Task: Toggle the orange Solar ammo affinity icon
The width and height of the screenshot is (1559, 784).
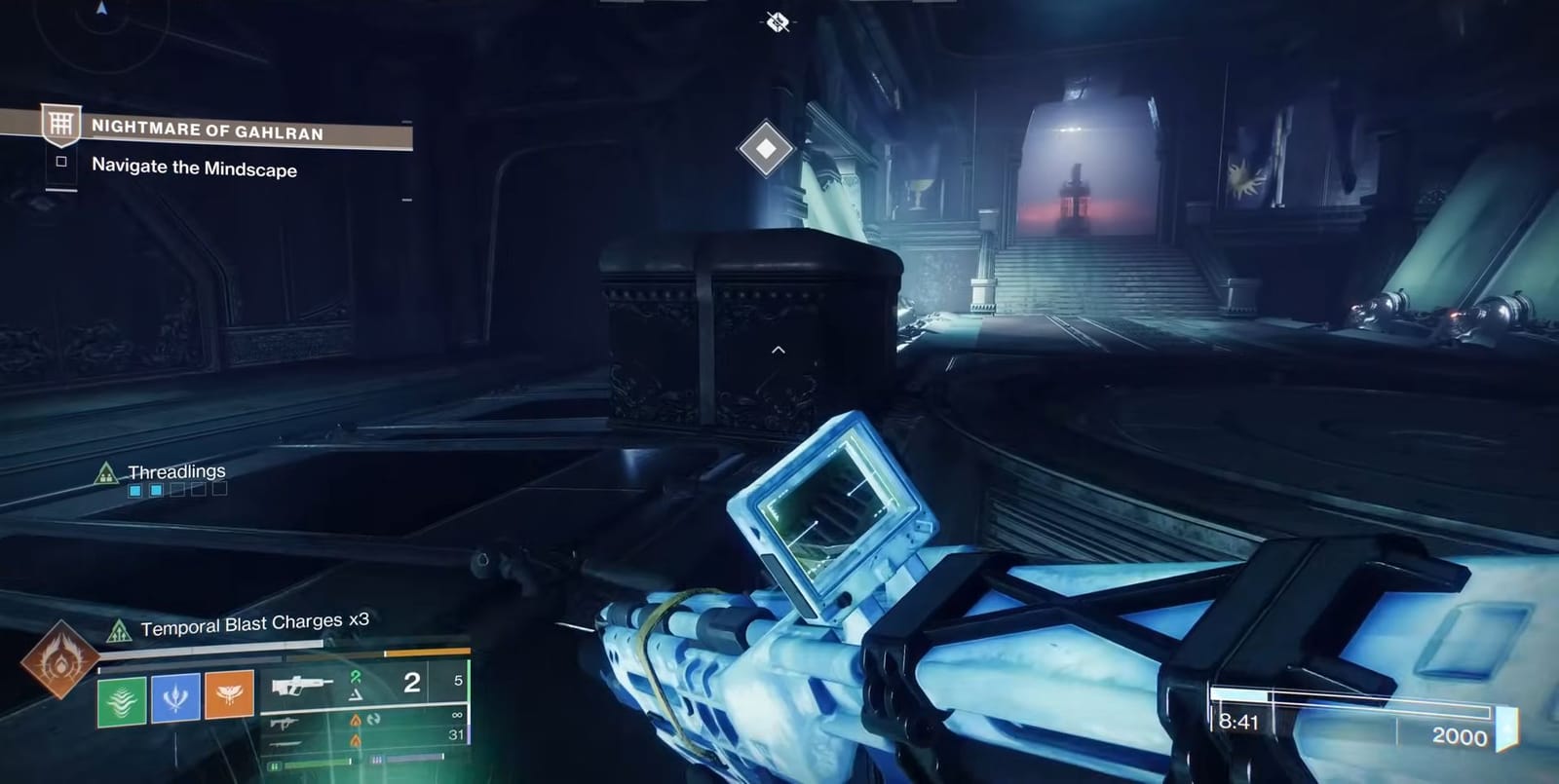Action: pyautogui.click(x=357, y=720)
